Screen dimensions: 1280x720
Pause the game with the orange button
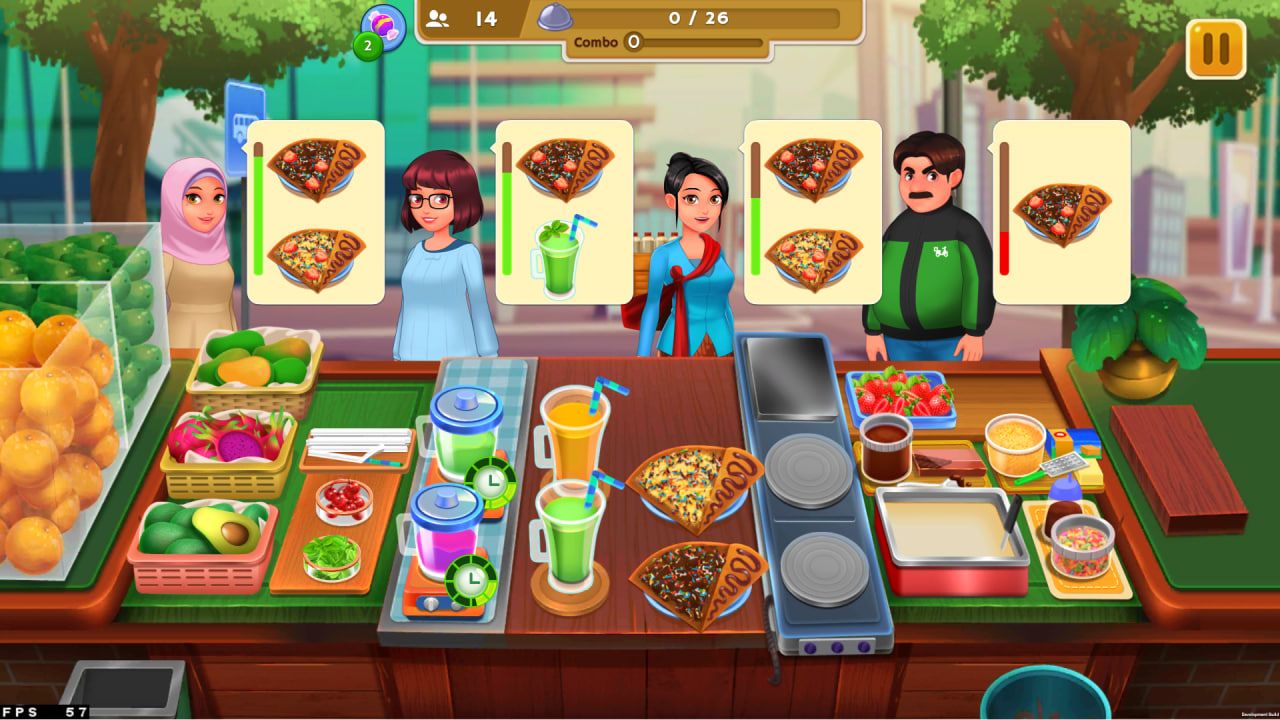pyautogui.click(x=1216, y=49)
